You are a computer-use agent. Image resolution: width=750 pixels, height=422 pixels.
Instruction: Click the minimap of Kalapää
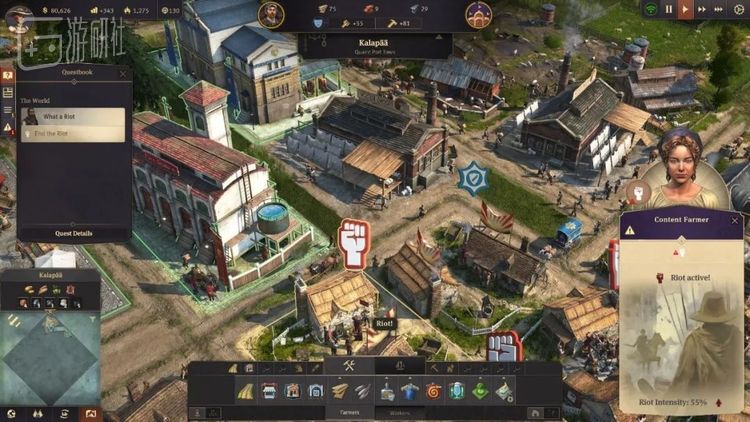[50, 355]
